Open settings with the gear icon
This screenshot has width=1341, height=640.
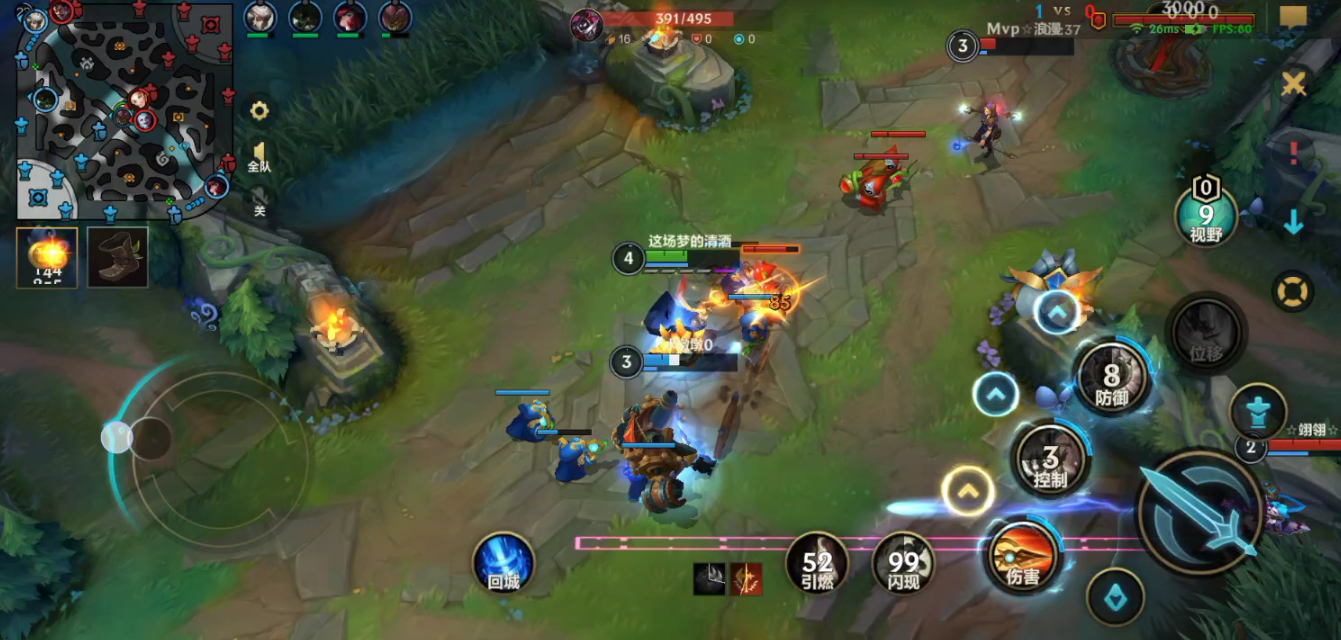pos(259,111)
